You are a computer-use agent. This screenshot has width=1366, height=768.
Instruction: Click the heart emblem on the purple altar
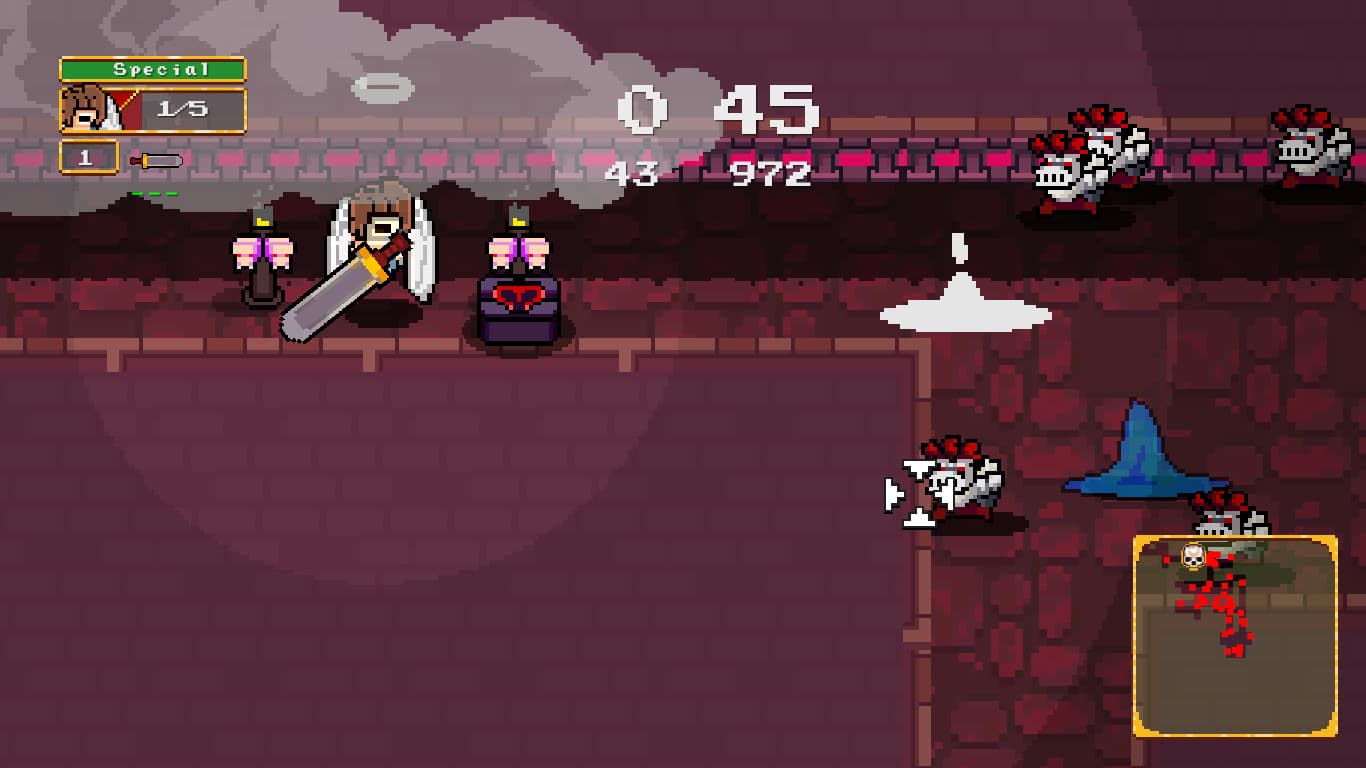click(520, 297)
